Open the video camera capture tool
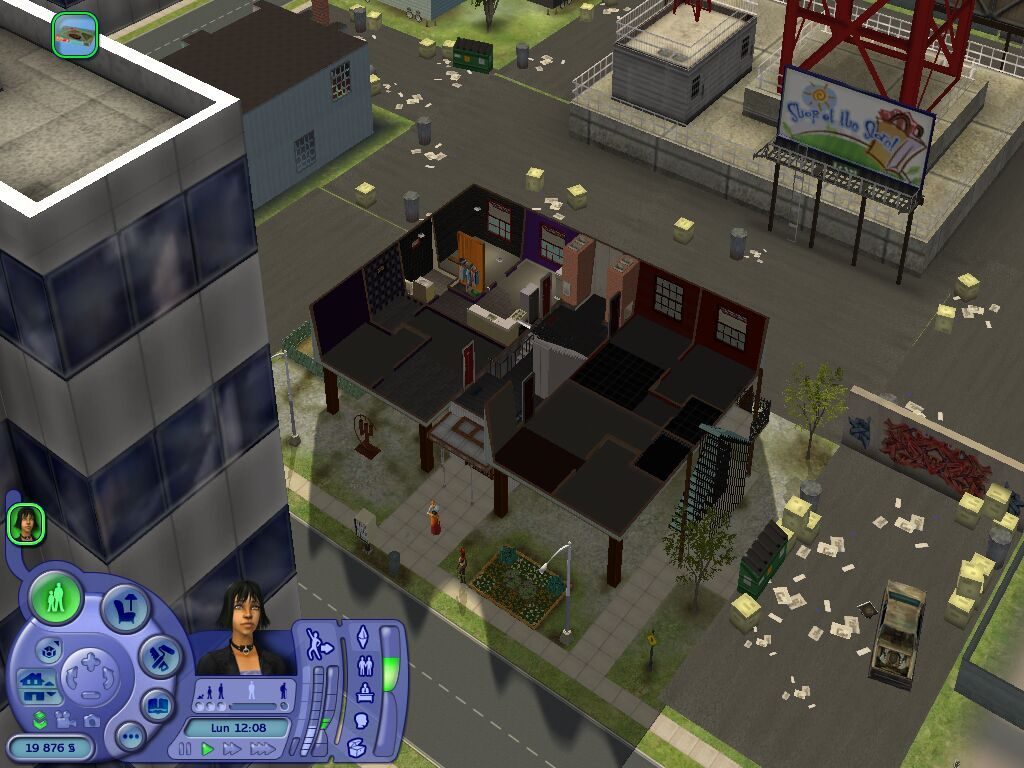Viewport: 1024px width, 768px height. click(x=66, y=719)
